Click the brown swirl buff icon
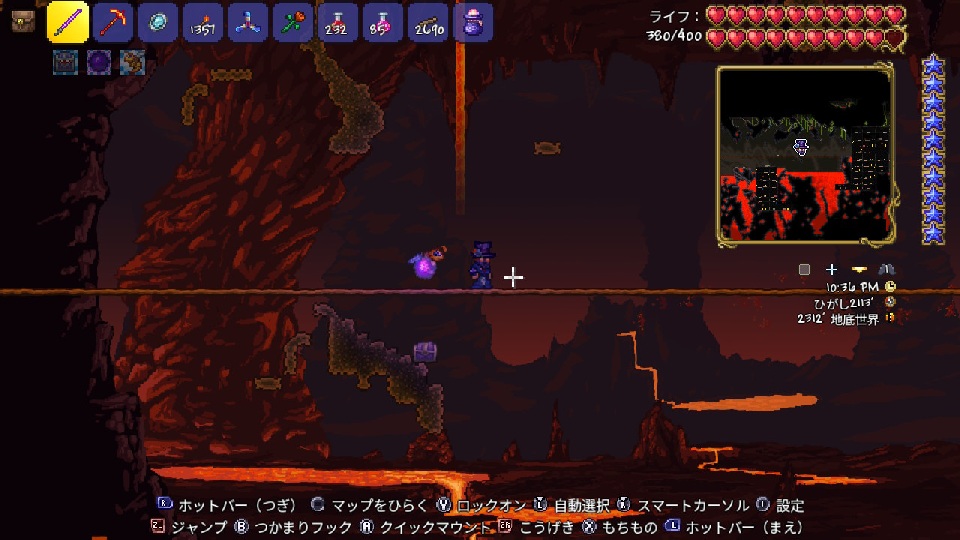Image resolution: width=960 pixels, height=540 pixels. coord(131,63)
